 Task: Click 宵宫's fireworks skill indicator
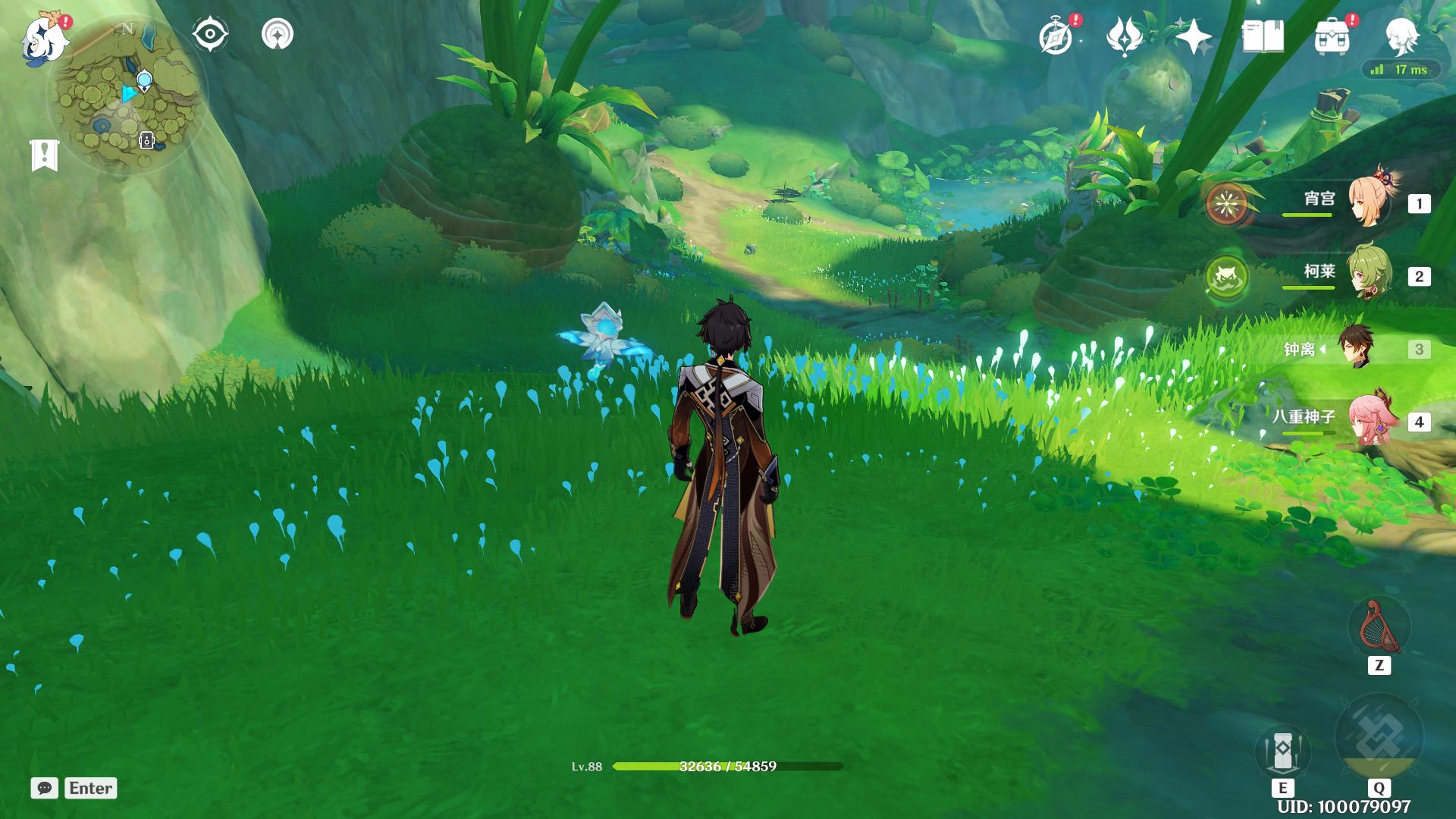1226,203
